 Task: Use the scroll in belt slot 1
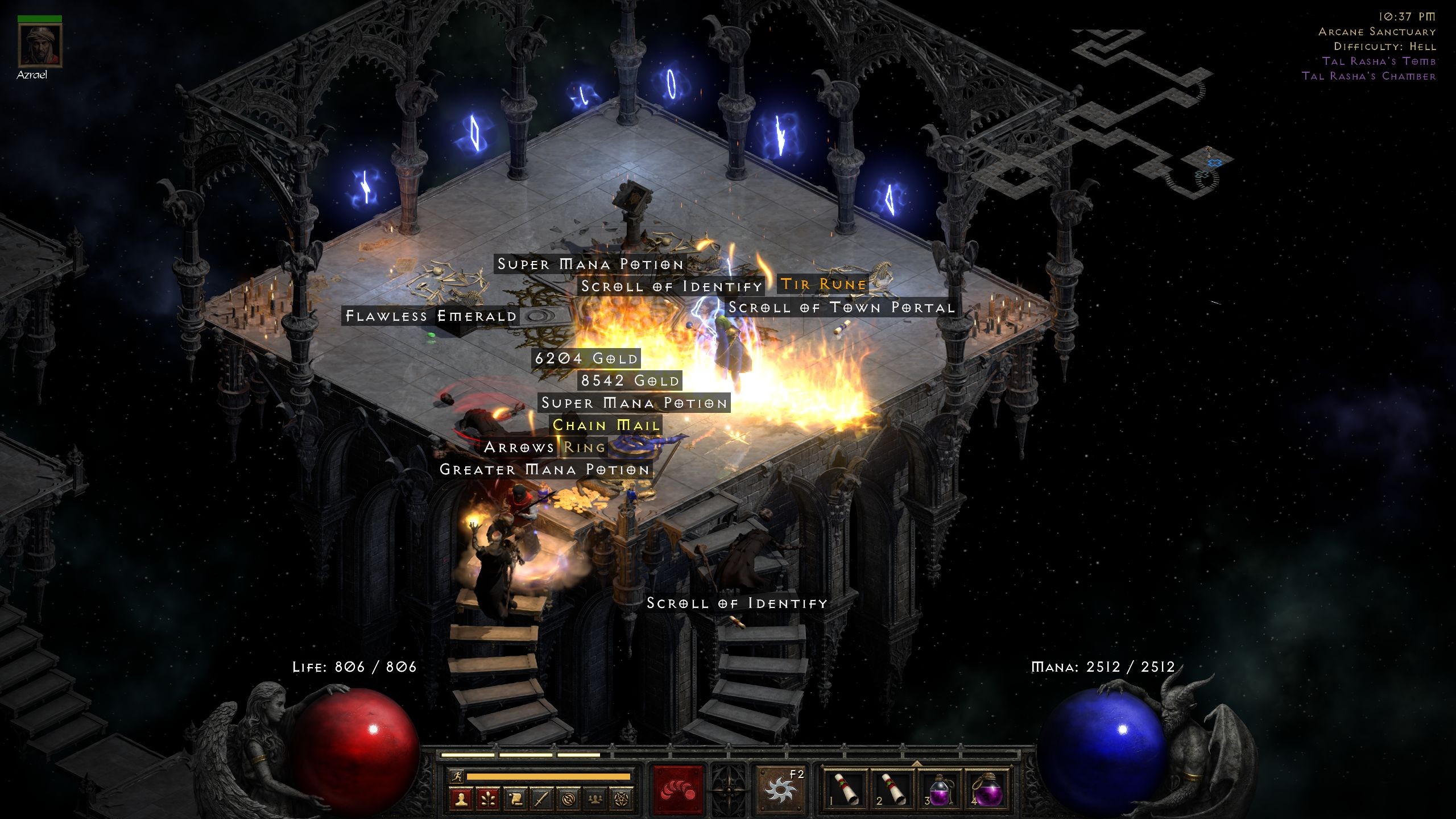(x=845, y=789)
